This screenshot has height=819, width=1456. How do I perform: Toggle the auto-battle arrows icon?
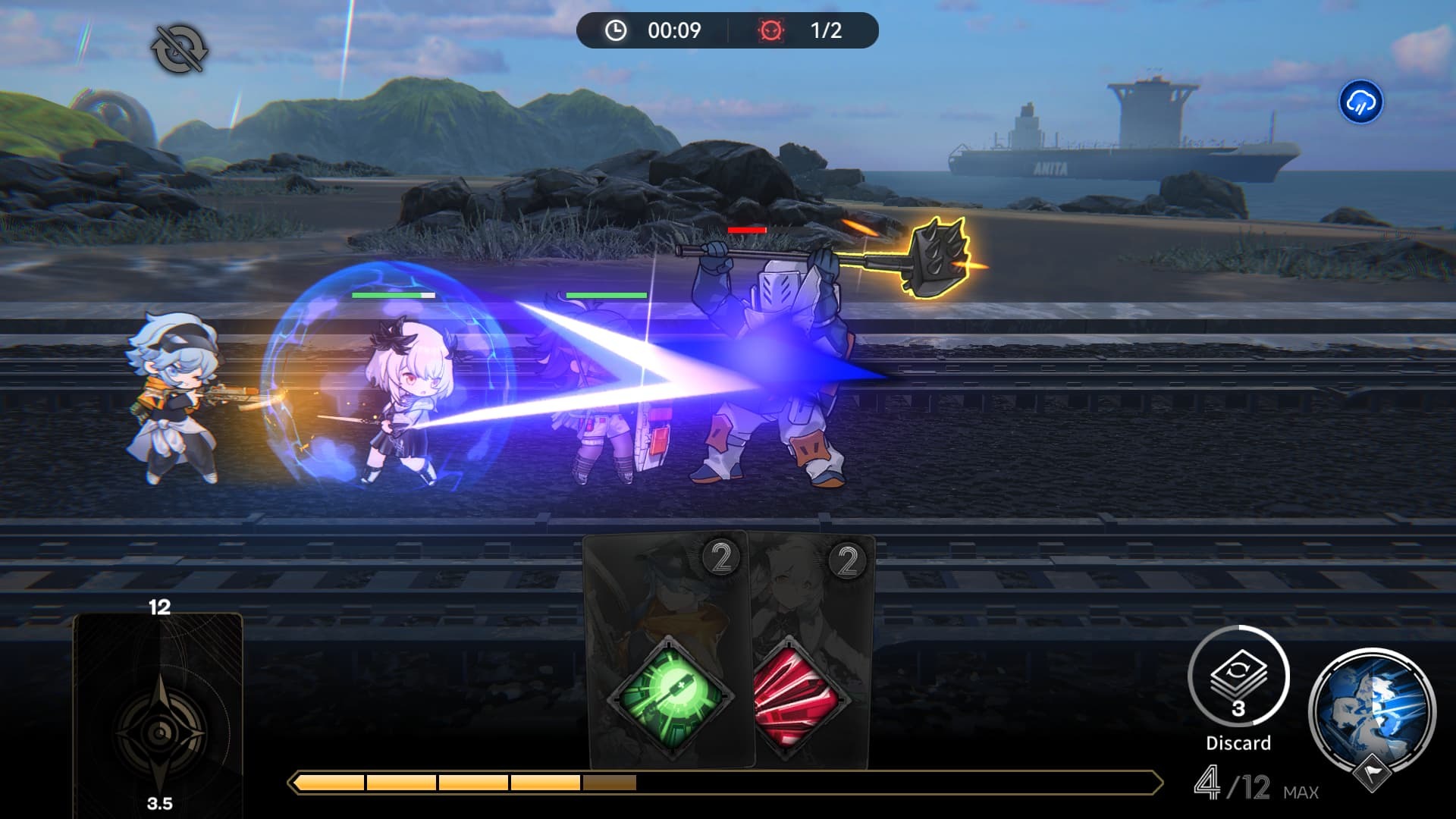click(180, 49)
